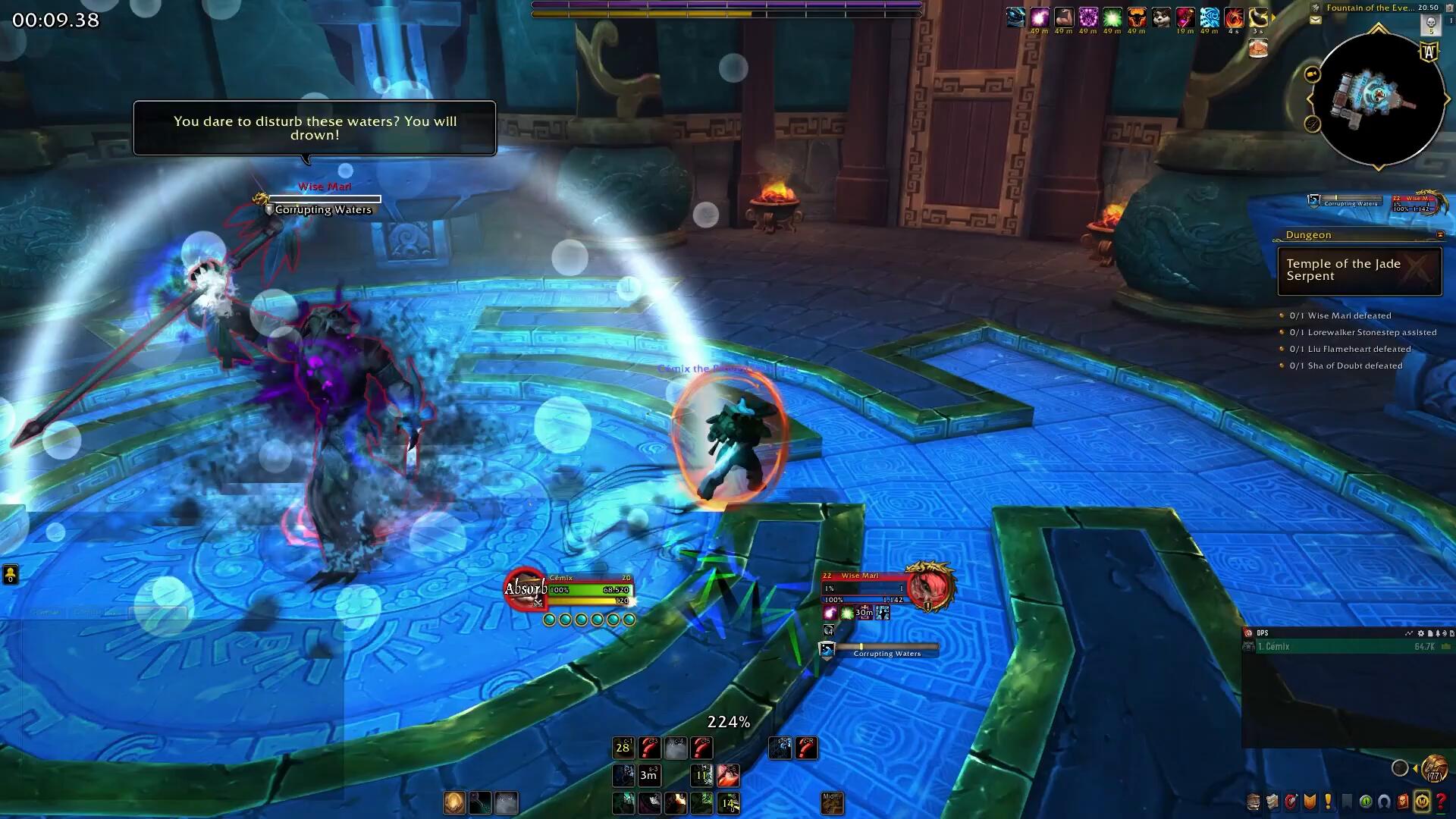Open the red question mark help menu
Image resolution: width=1456 pixels, height=819 pixels.
(1441, 802)
